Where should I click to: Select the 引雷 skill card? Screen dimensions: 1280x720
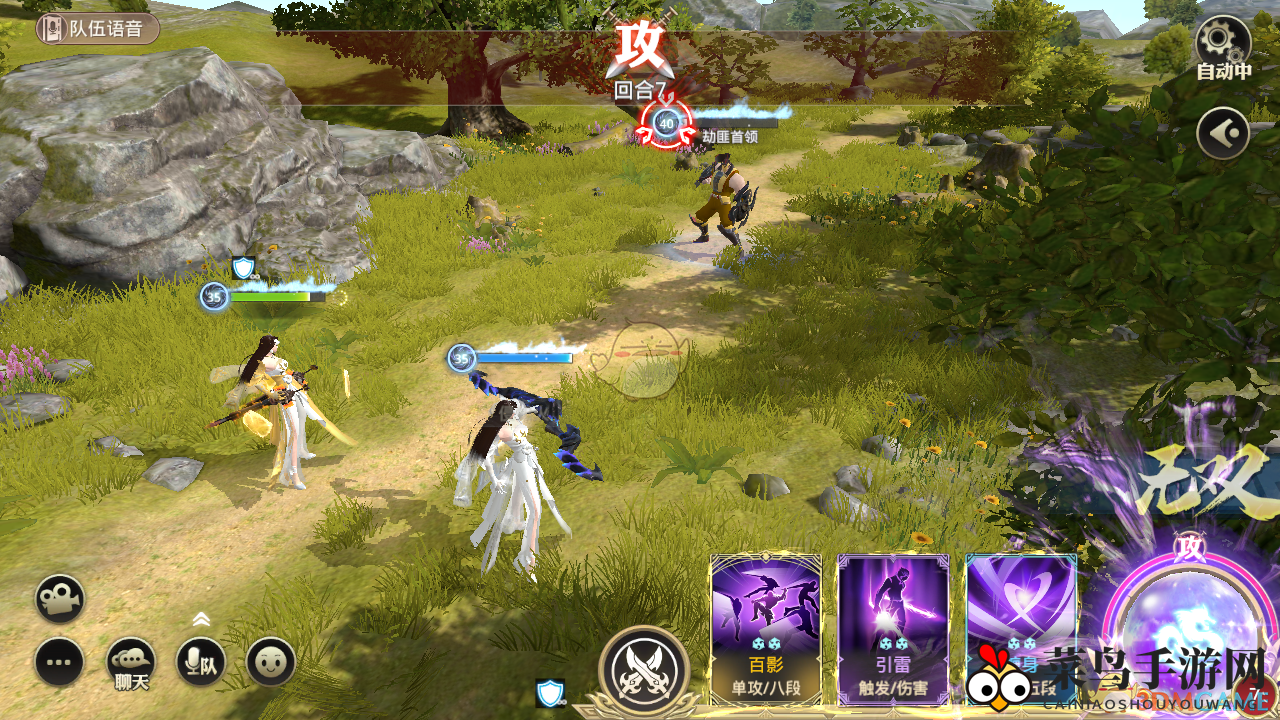pyautogui.click(x=893, y=630)
